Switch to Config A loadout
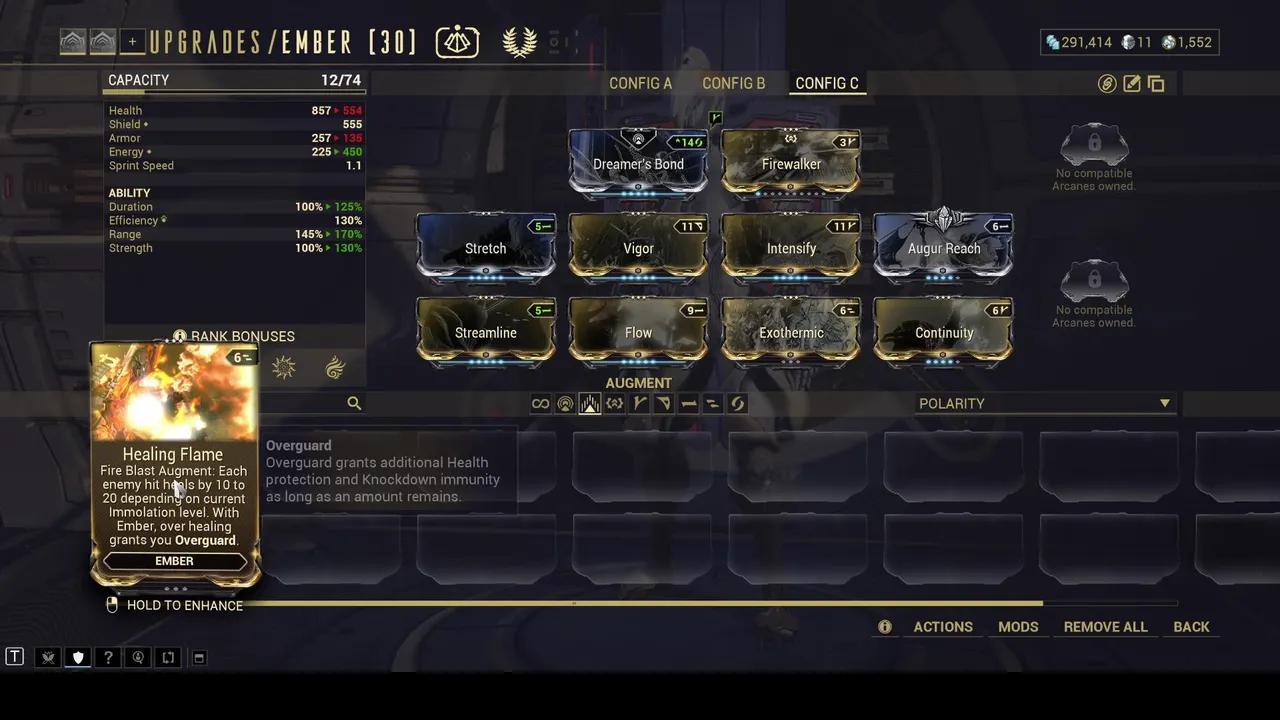 (640, 83)
